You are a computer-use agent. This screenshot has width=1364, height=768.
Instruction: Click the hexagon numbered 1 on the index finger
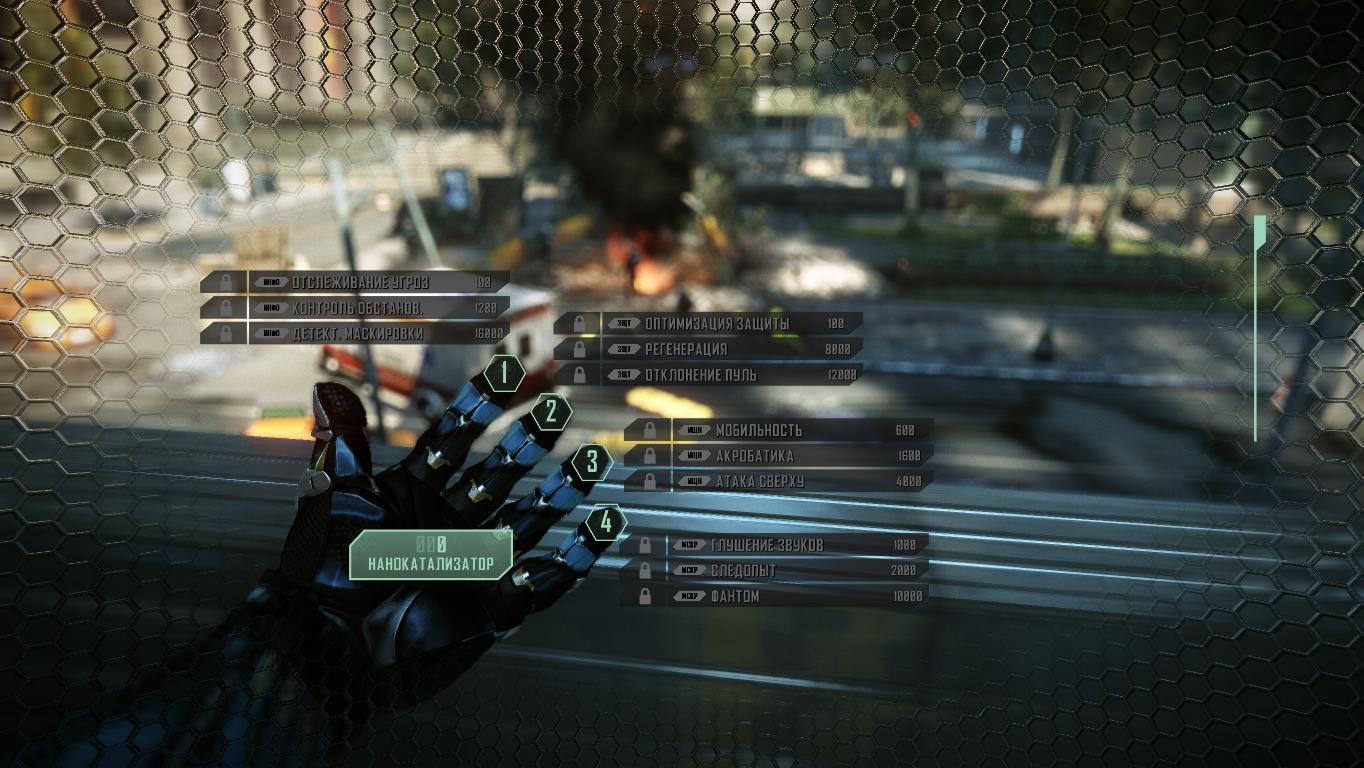pyautogui.click(x=505, y=374)
